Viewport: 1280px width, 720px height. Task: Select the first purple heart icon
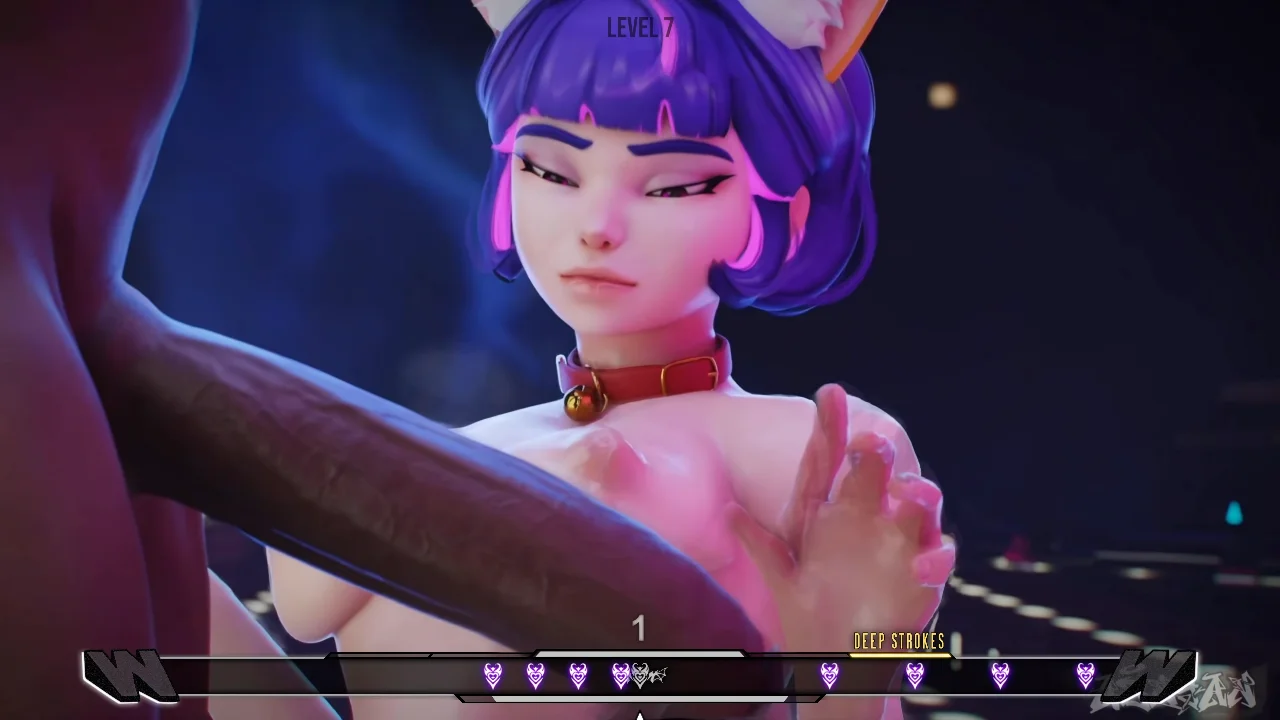491,675
